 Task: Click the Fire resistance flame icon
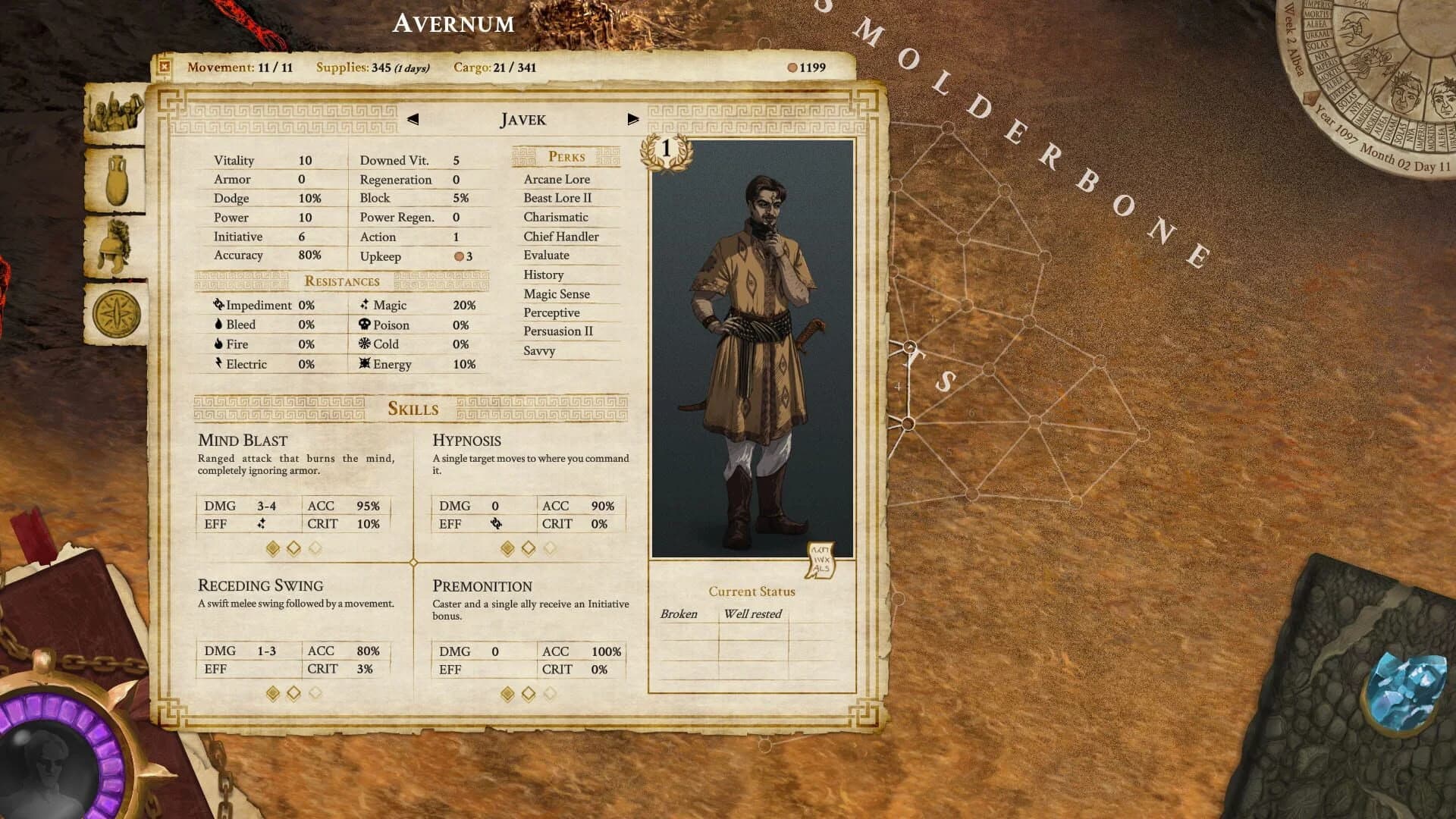pyautogui.click(x=218, y=344)
